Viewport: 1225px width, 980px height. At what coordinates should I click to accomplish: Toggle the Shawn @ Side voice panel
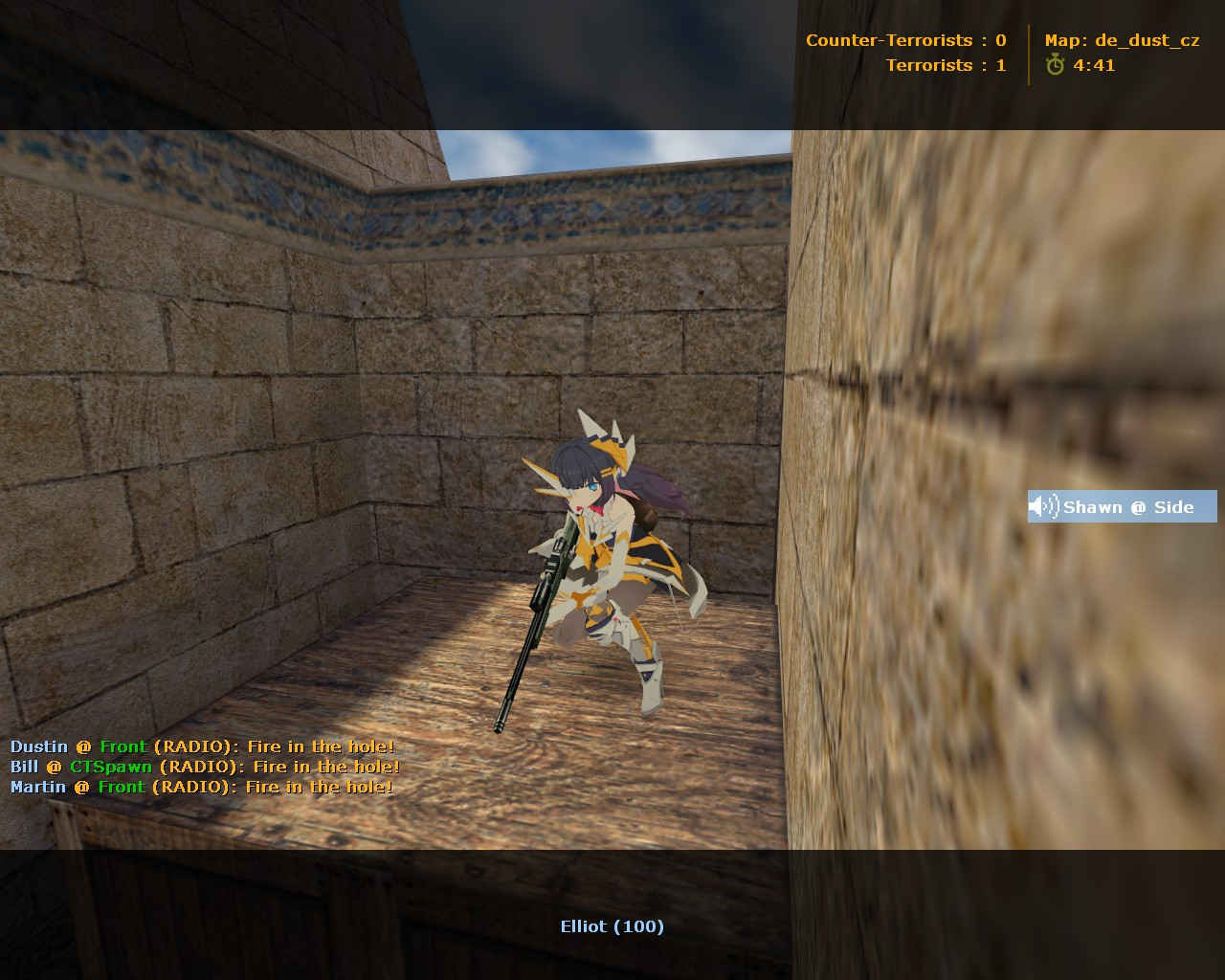1120,507
